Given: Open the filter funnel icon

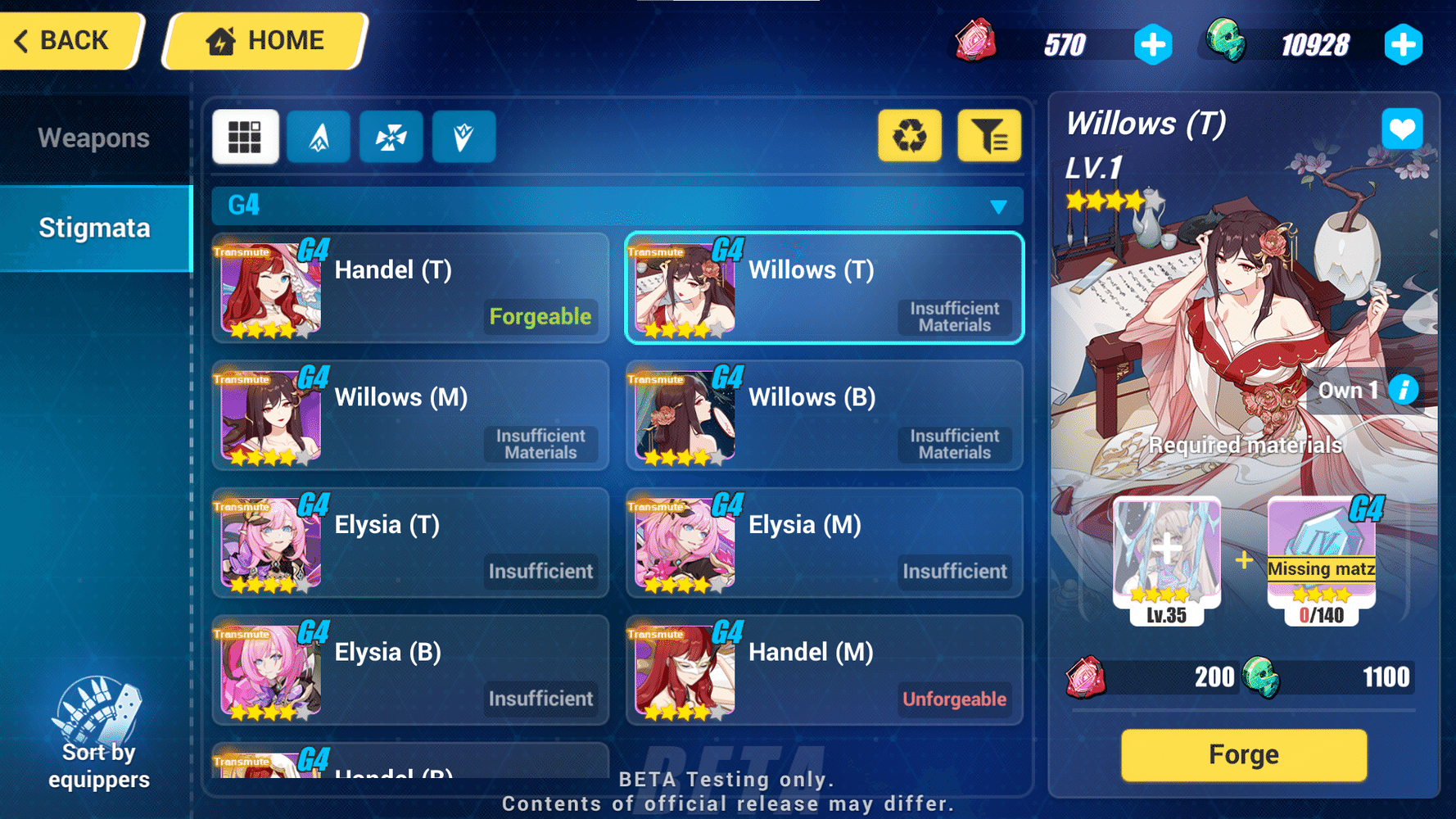Looking at the screenshot, I should [x=989, y=136].
